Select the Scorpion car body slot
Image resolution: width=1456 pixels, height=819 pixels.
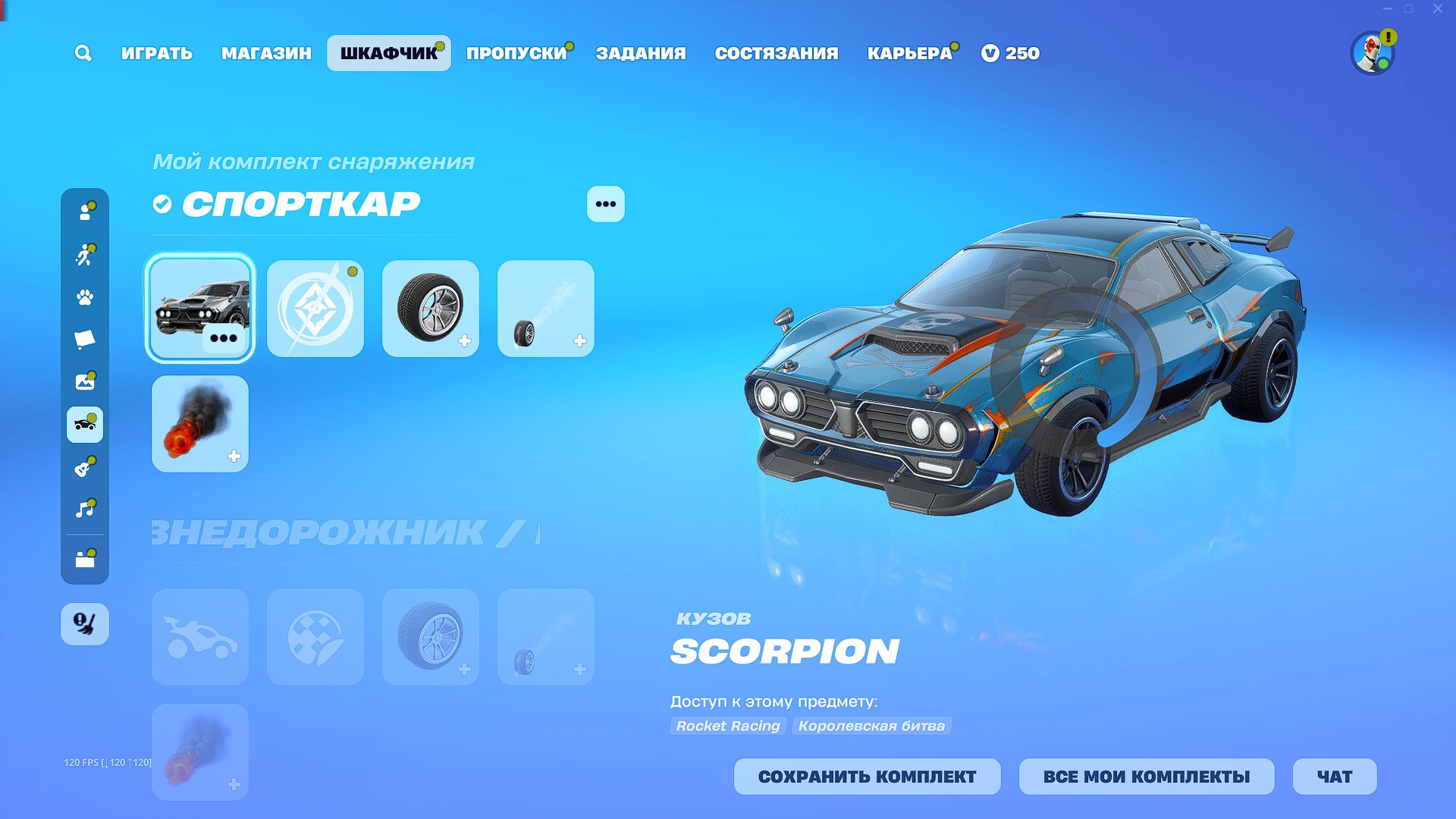[200, 308]
